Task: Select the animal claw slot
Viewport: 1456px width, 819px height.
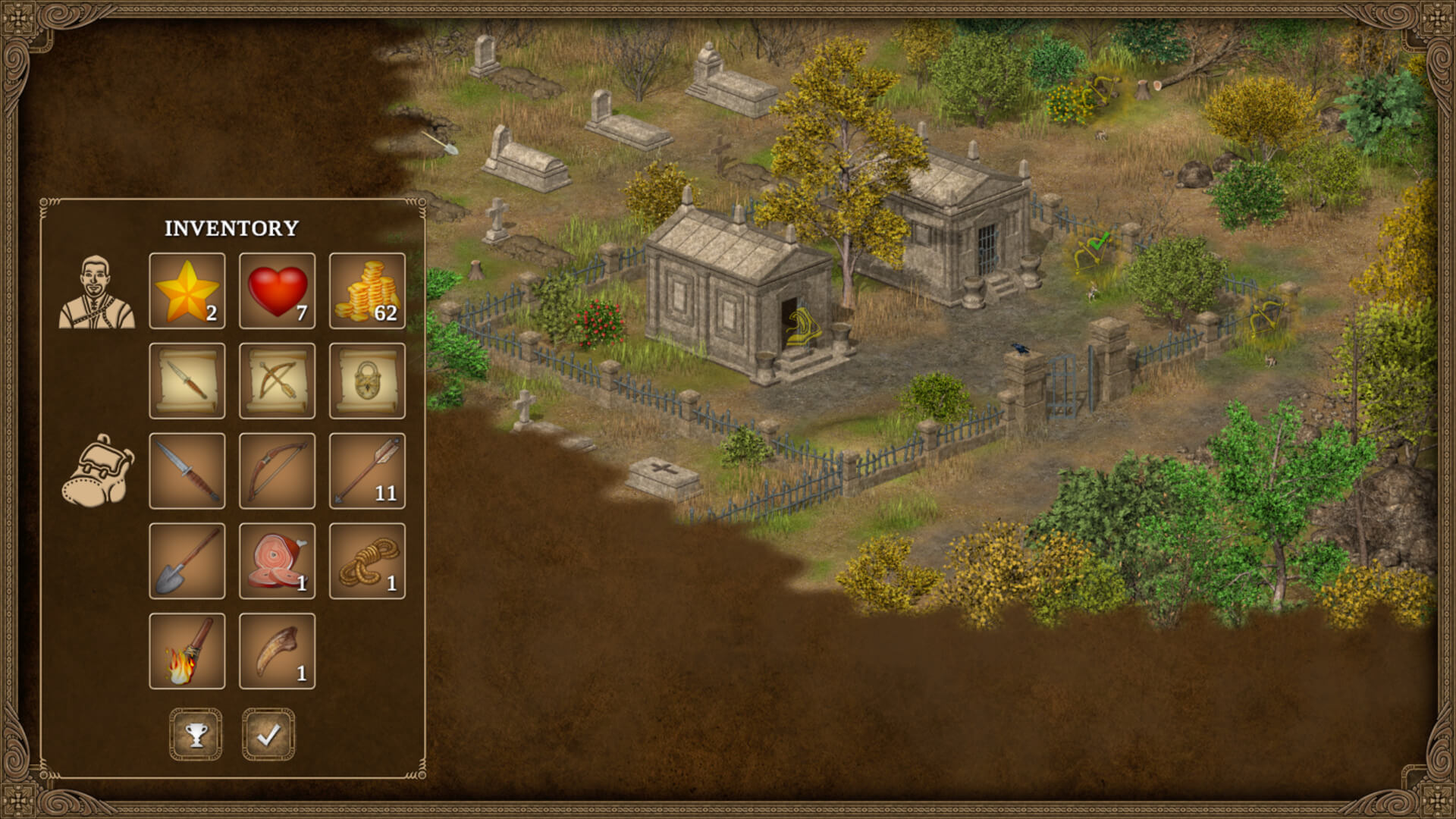Action: (x=277, y=651)
